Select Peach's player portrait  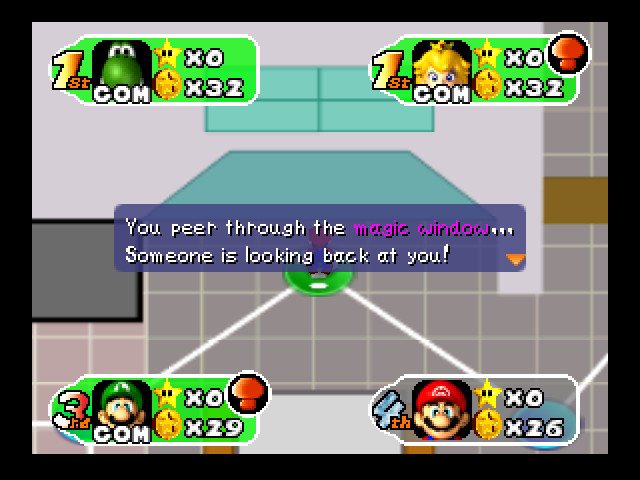441,66
